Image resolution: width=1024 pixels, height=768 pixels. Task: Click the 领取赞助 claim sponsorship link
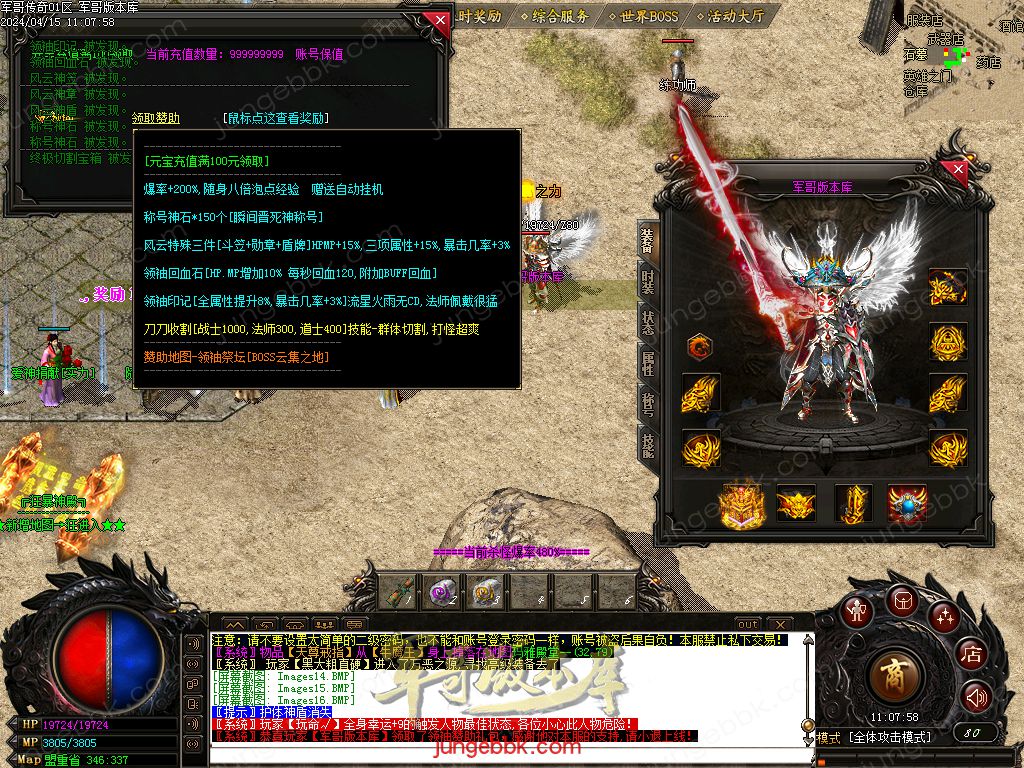tap(156, 118)
